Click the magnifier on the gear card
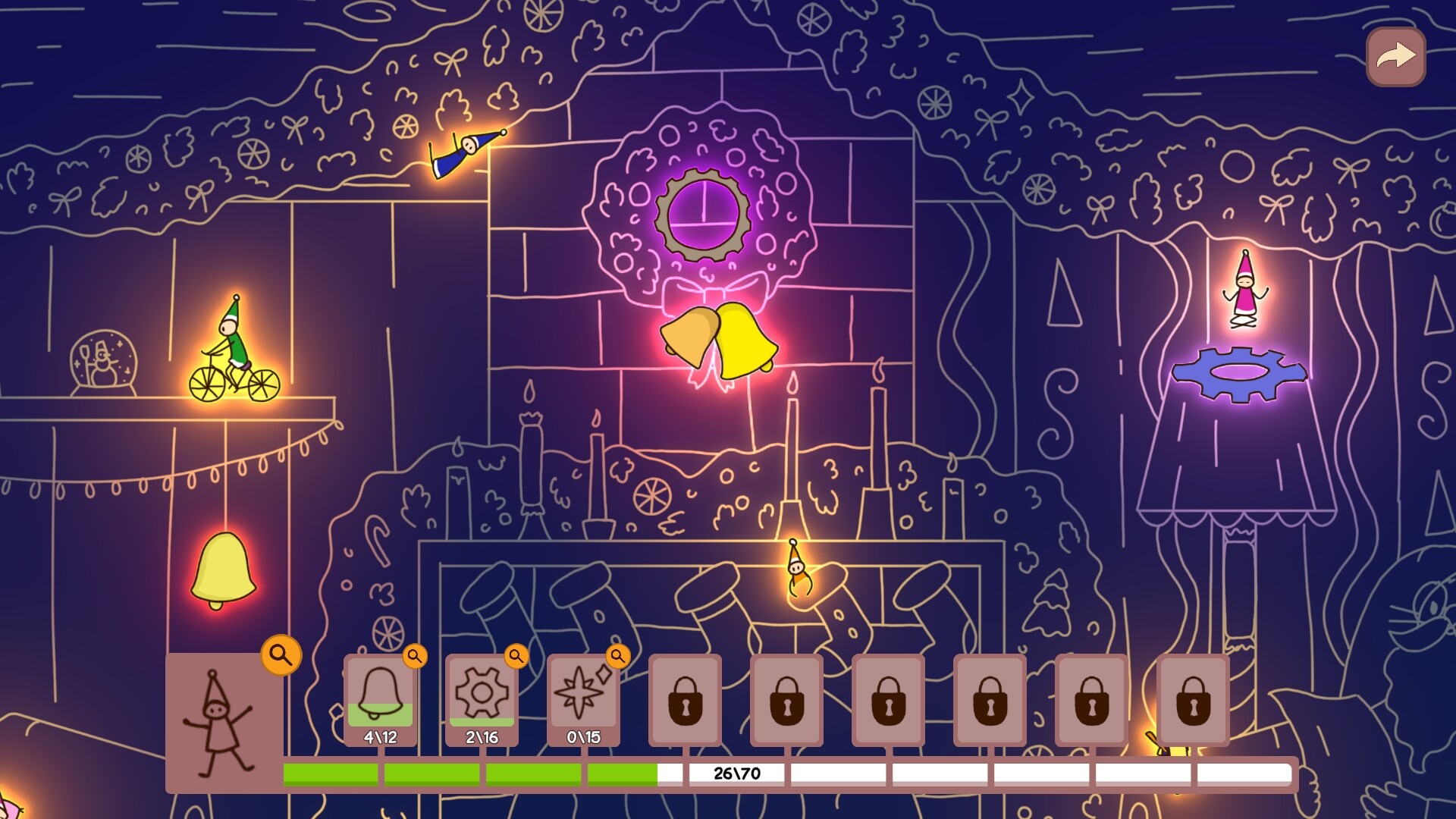This screenshot has height=819, width=1456. (x=516, y=659)
